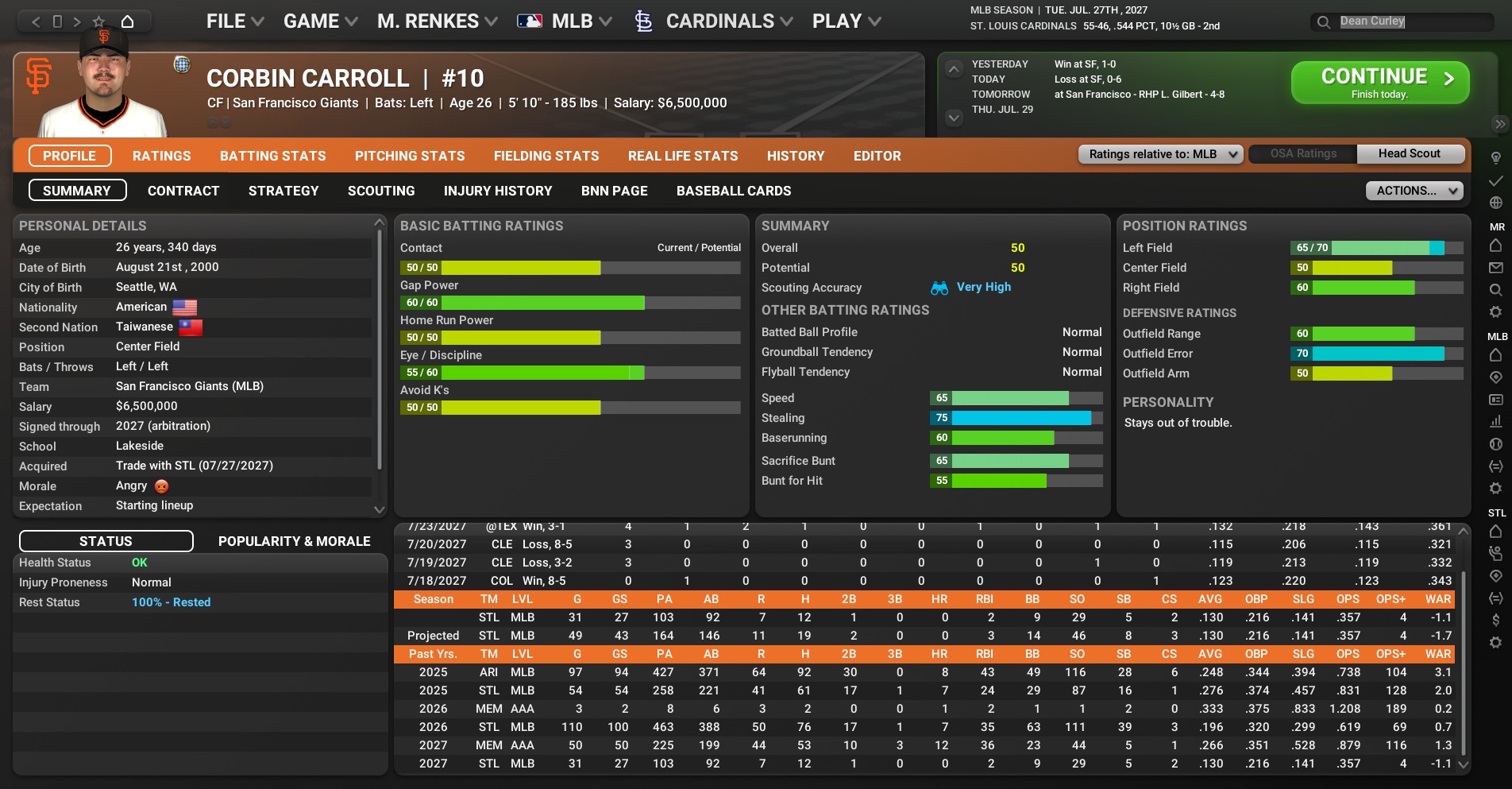Open the GAME dropdown menu

[x=320, y=21]
